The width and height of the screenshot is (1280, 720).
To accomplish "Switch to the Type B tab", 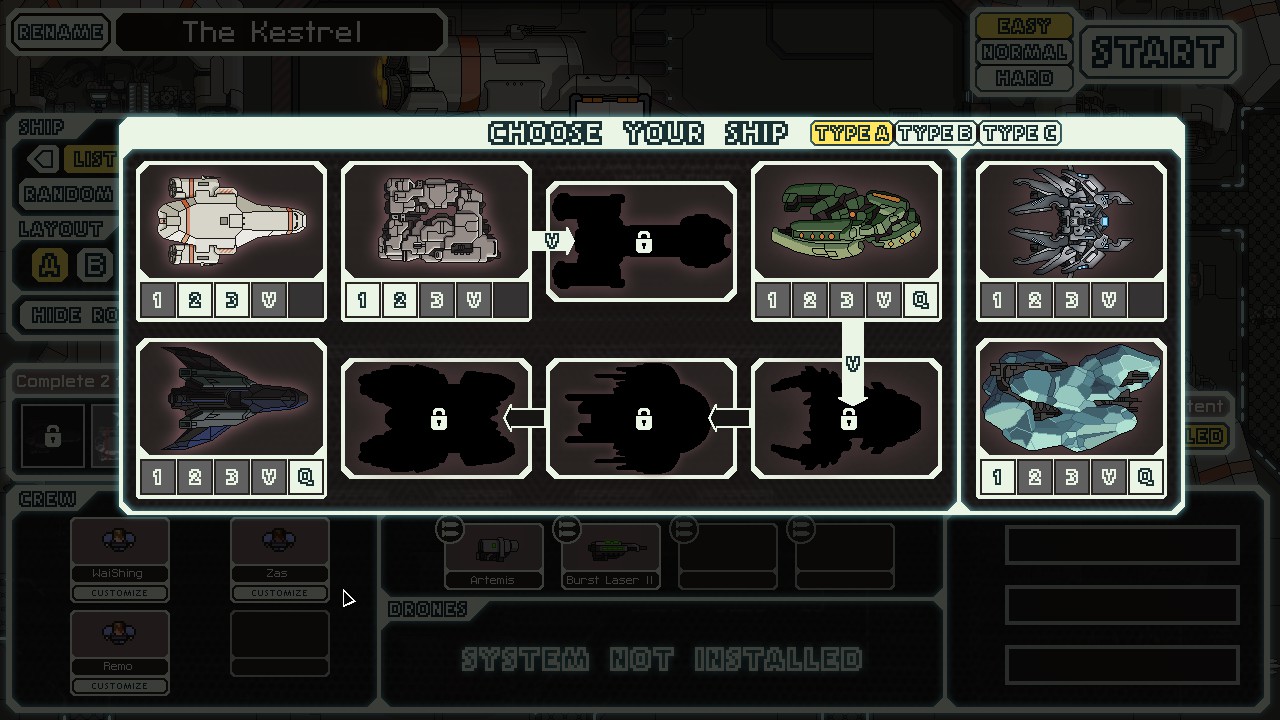I will coord(935,133).
